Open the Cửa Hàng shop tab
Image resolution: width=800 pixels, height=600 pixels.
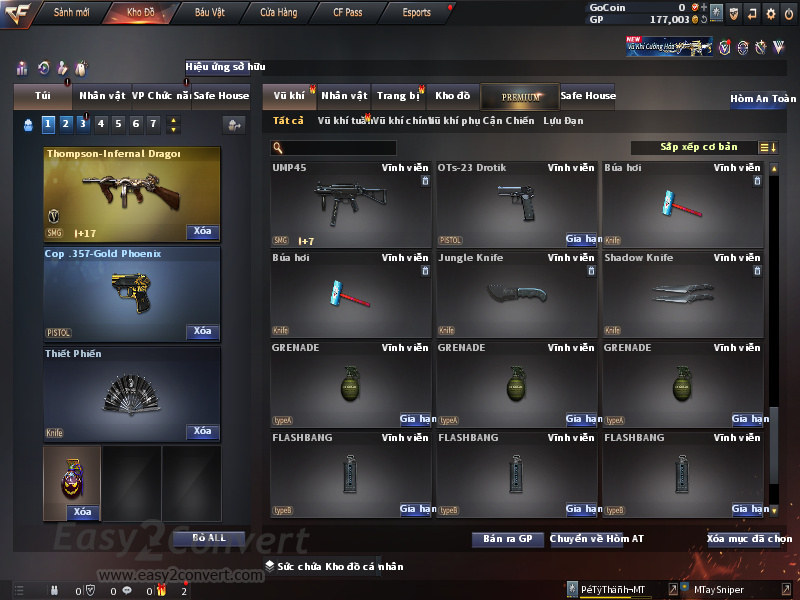tap(278, 13)
